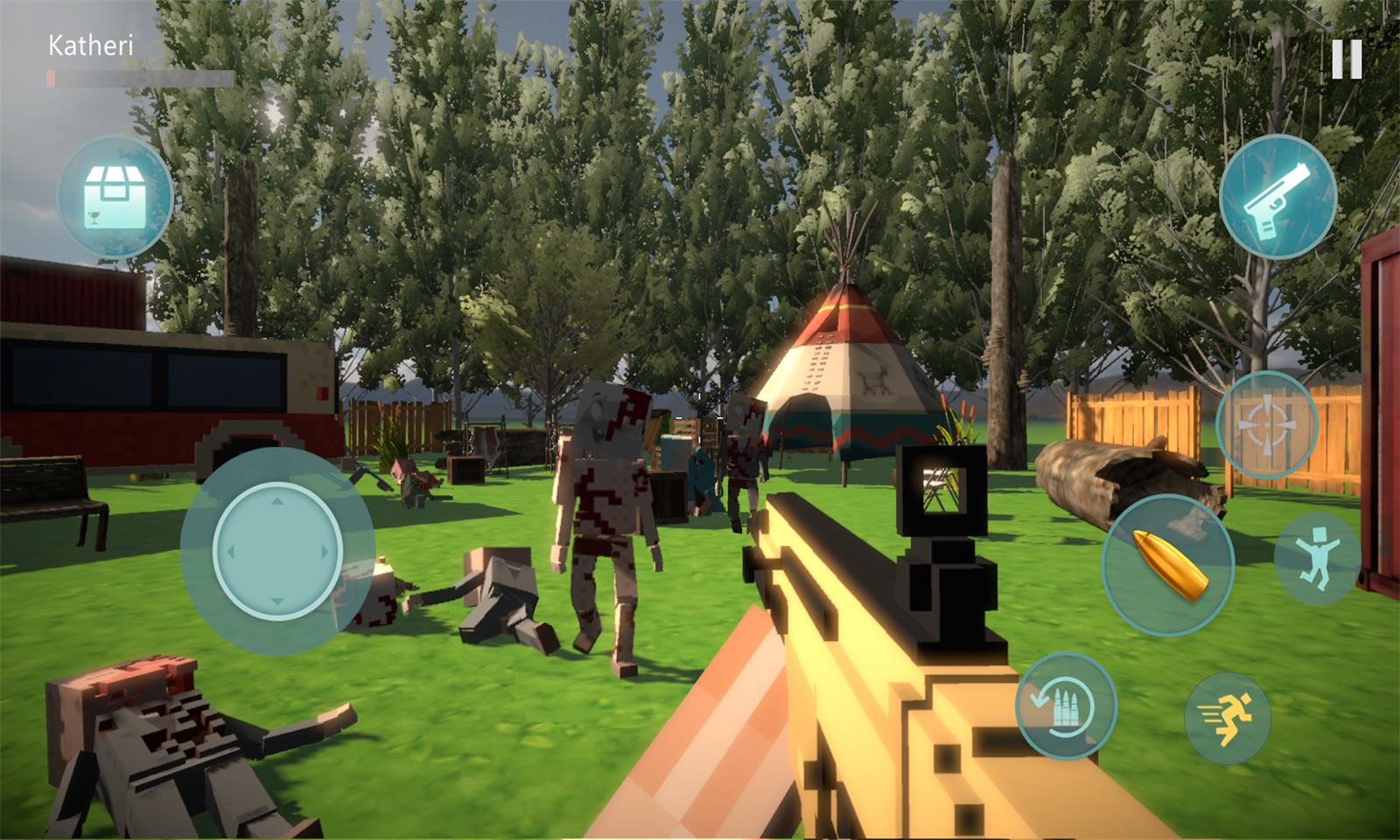The height and width of the screenshot is (840, 1400).
Task: Activate the jump figure button
Action: [x=1317, y=557]
